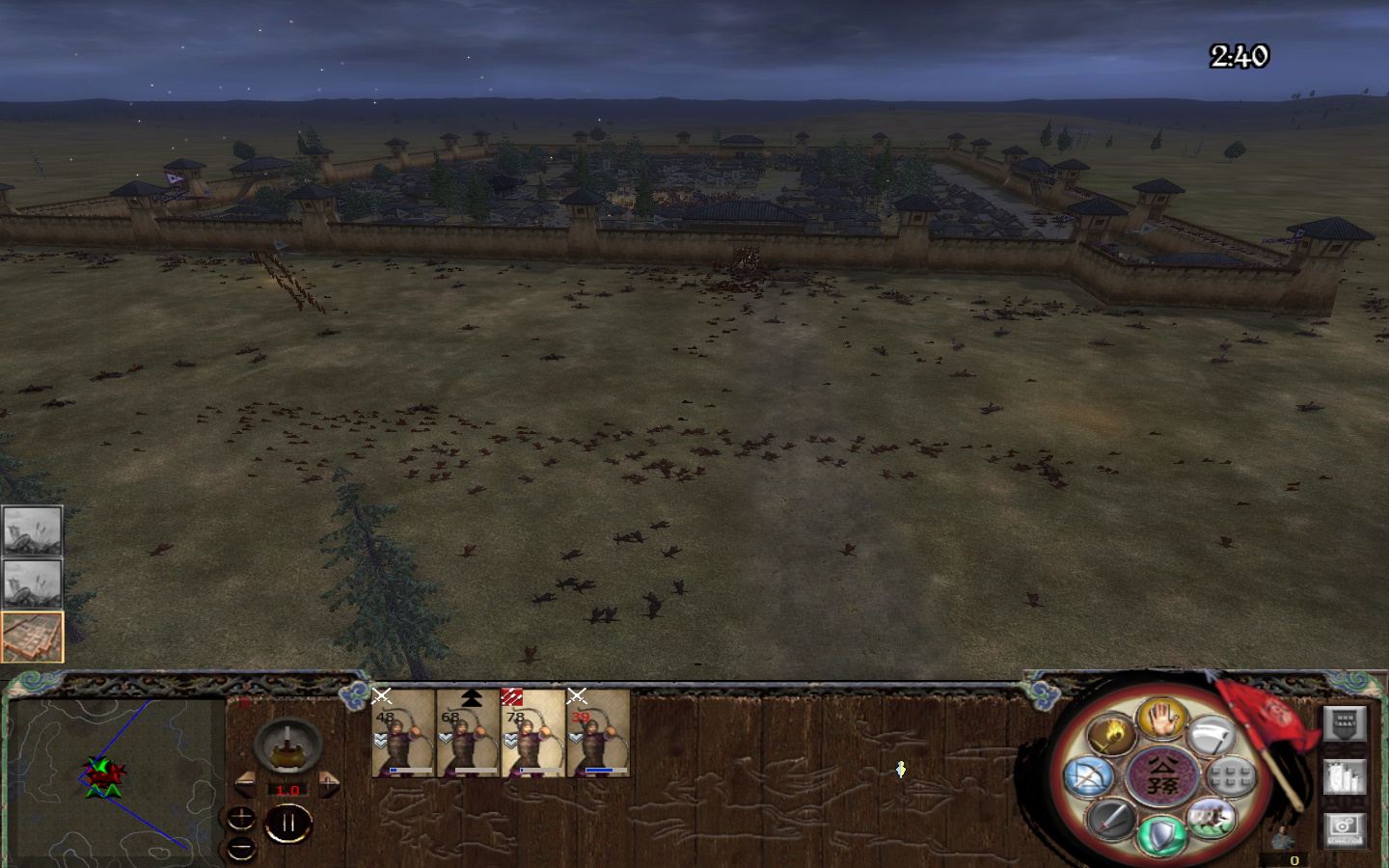Click the halberd special ability icon
Screen dimensions: 1389x868
(x=1212, y=737)
